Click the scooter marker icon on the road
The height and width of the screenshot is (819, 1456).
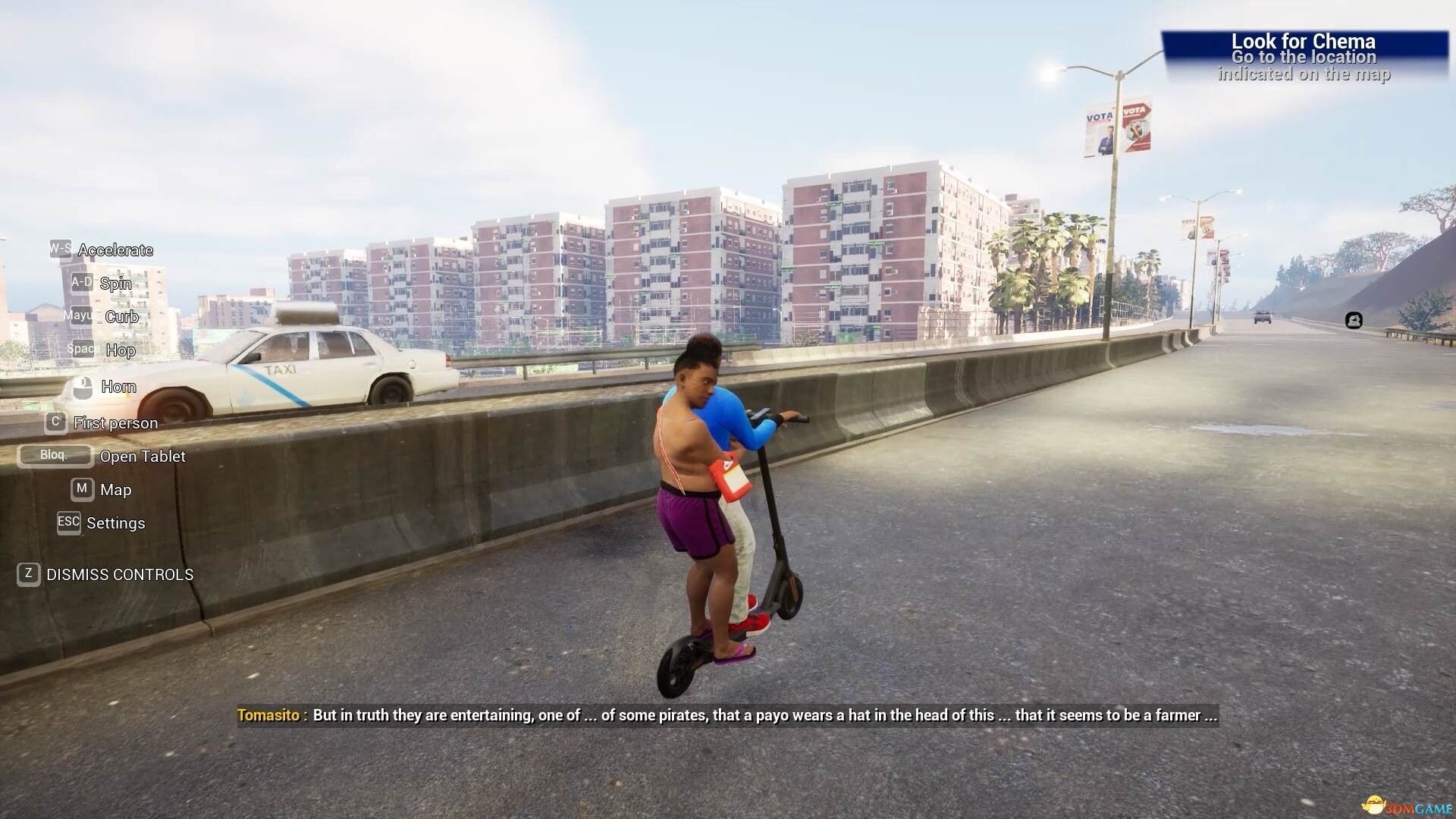tap(1354, 321)
